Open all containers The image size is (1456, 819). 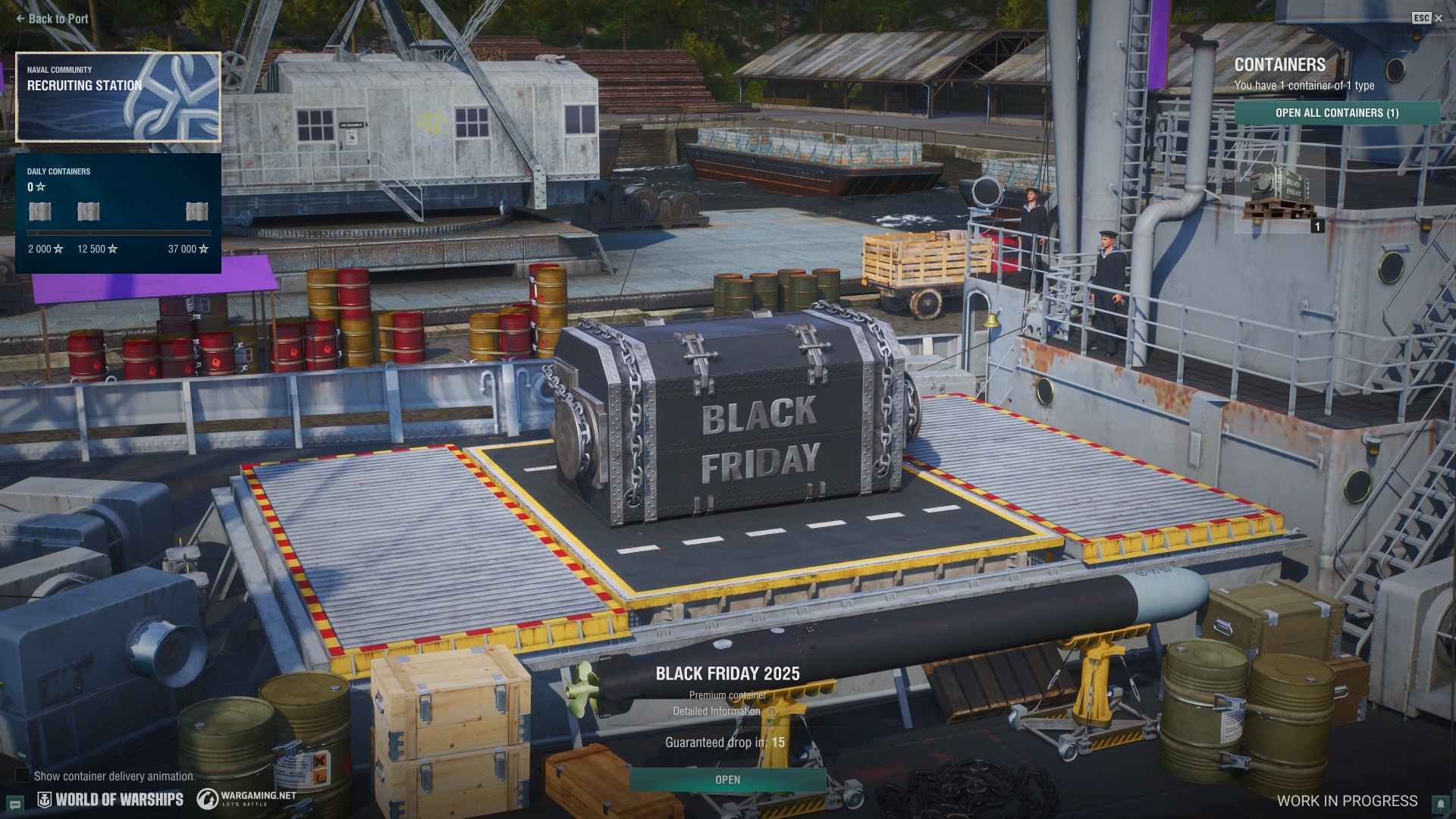coord(1337,113)
